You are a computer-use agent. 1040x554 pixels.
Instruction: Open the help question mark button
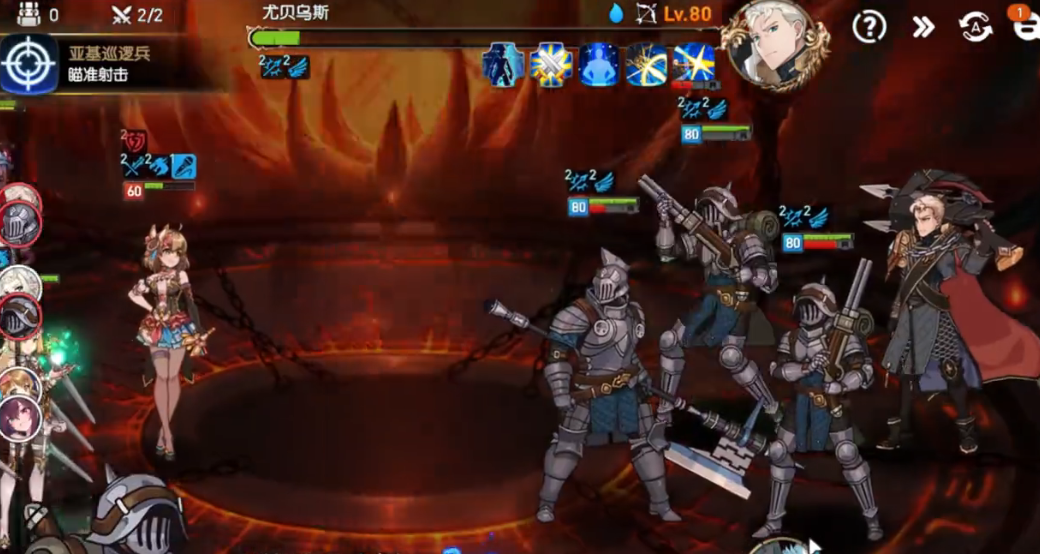tap(869, 27)
